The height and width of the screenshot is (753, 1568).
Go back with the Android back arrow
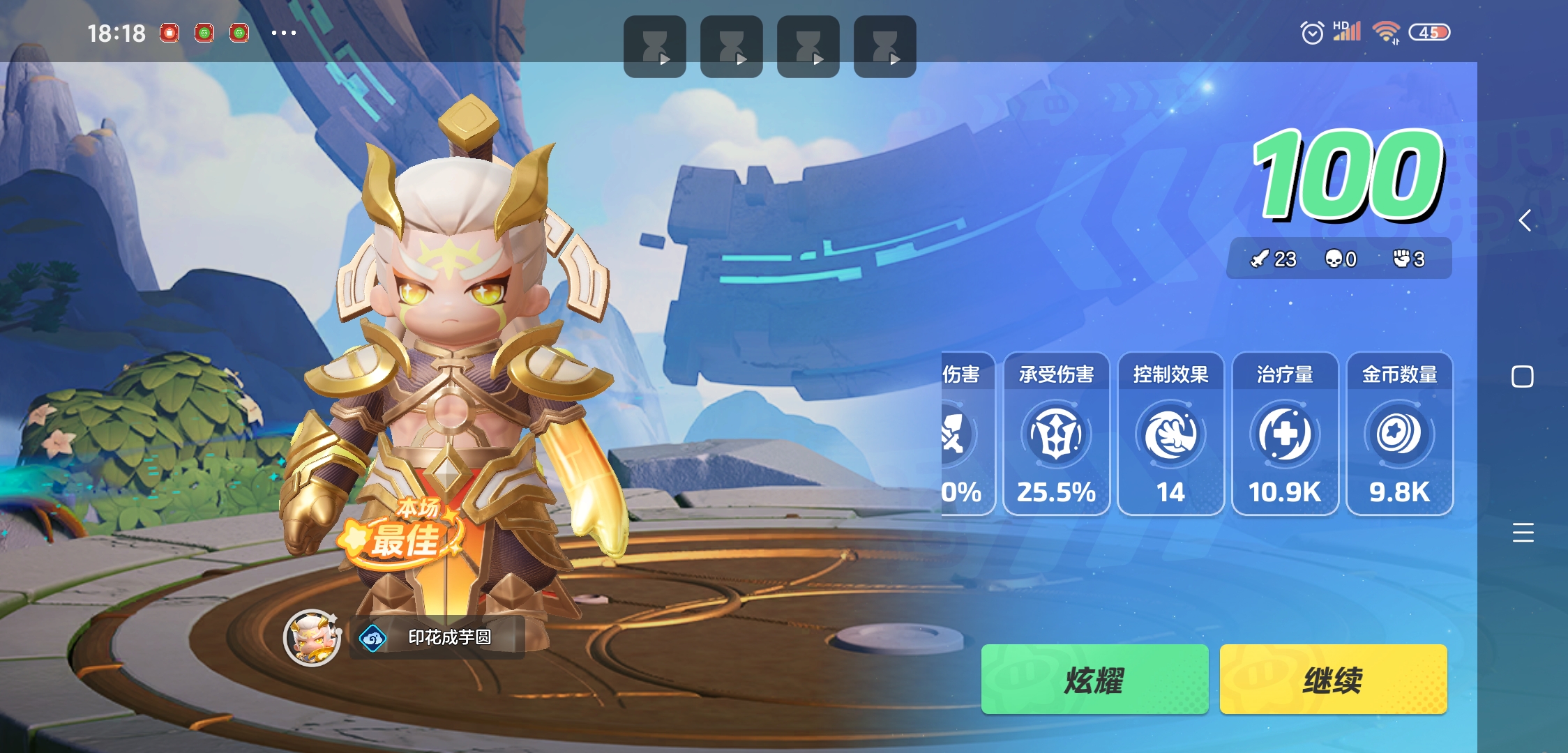1525,221
